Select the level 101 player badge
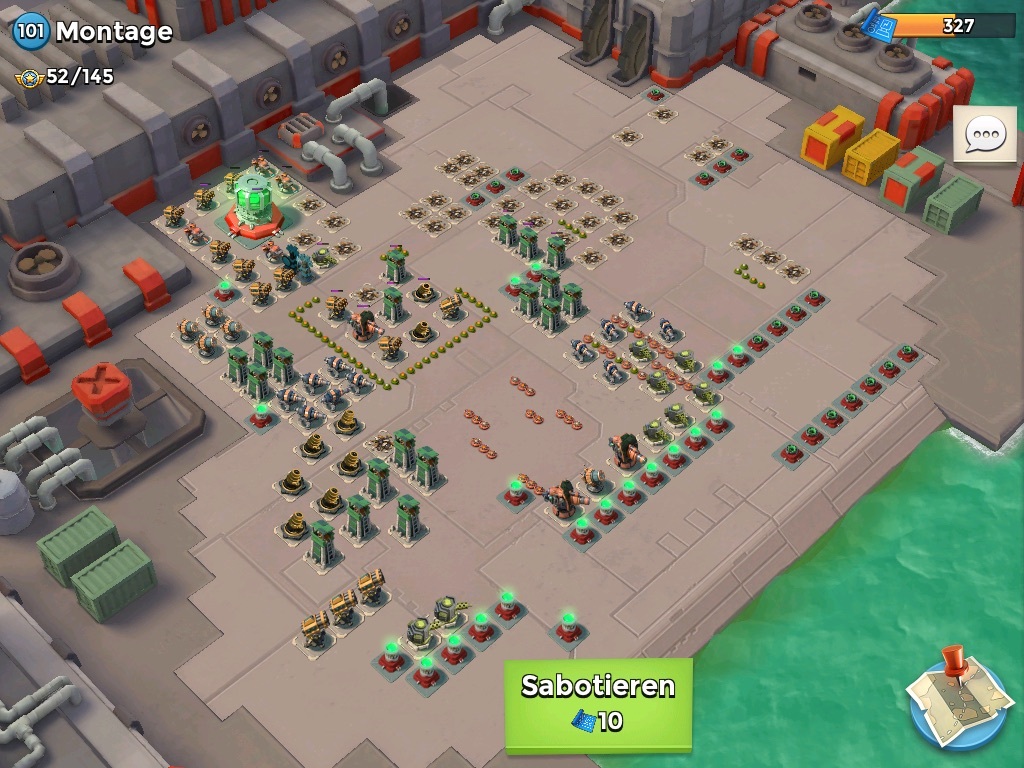Screen dimensions: 1024x768 pos(30,31)
